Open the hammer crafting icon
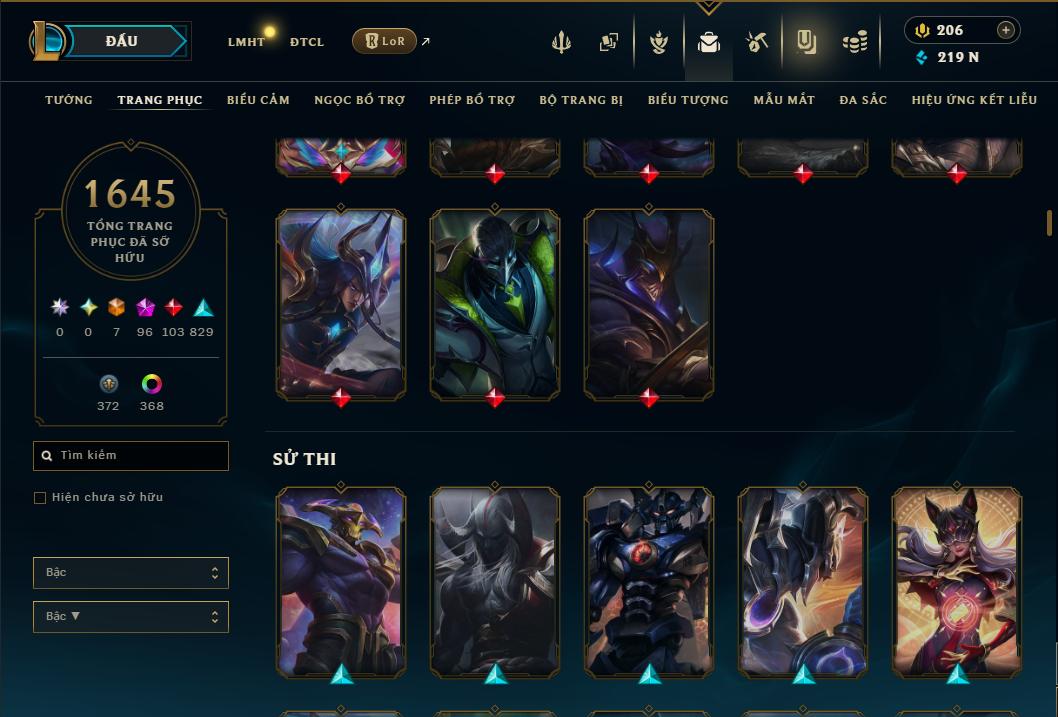The height and width of the screenshot is (717, 1058). click(x=757, y=42)
